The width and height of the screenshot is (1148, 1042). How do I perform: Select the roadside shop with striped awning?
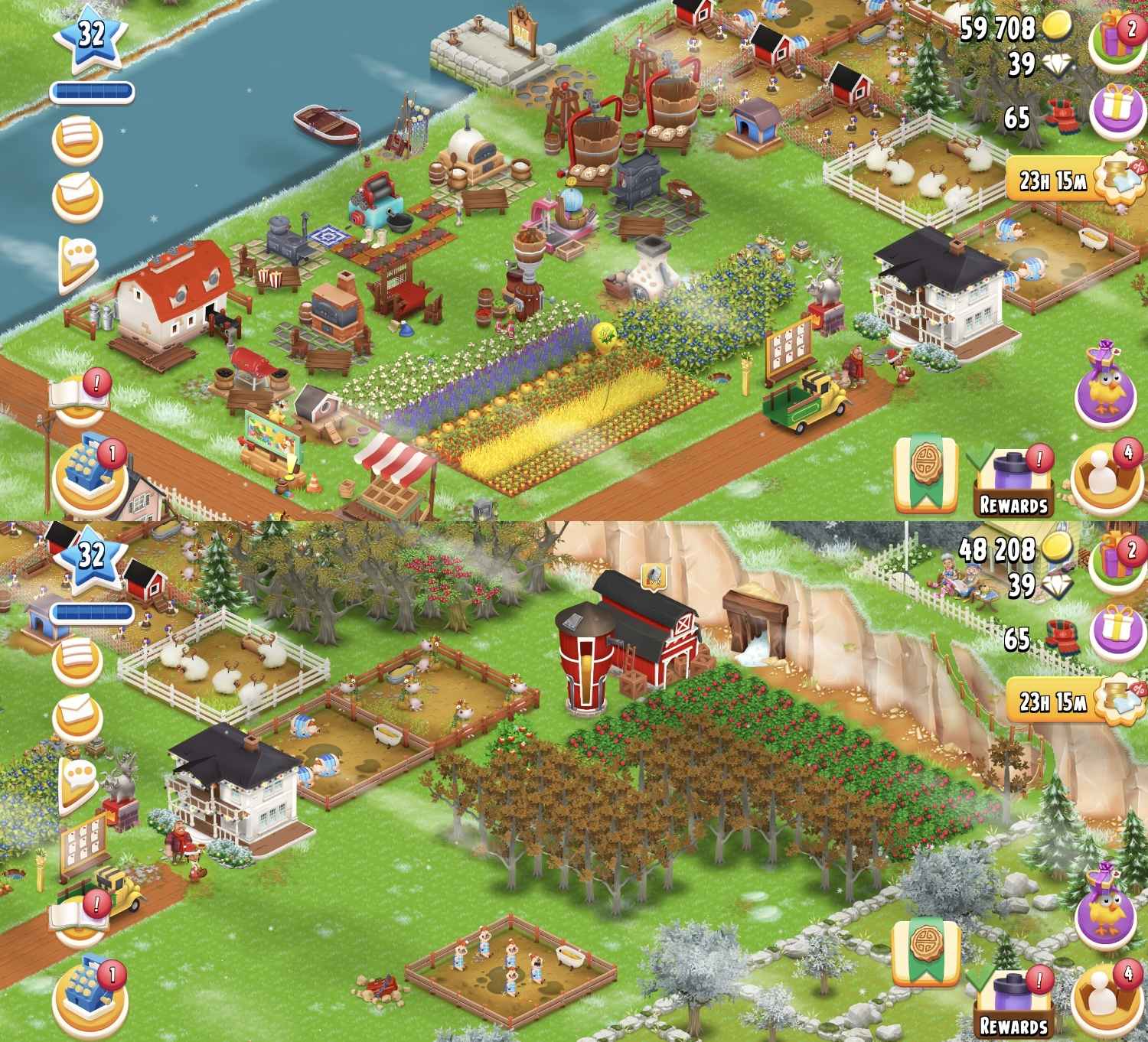(x=400, y=467)
